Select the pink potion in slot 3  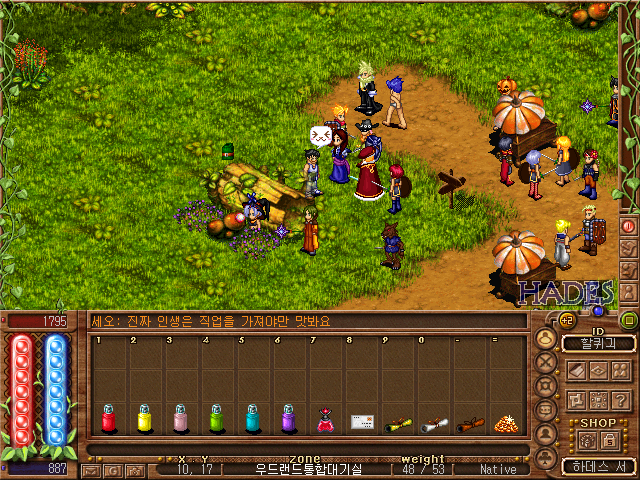pyautogui.click(x=180, y=419)
